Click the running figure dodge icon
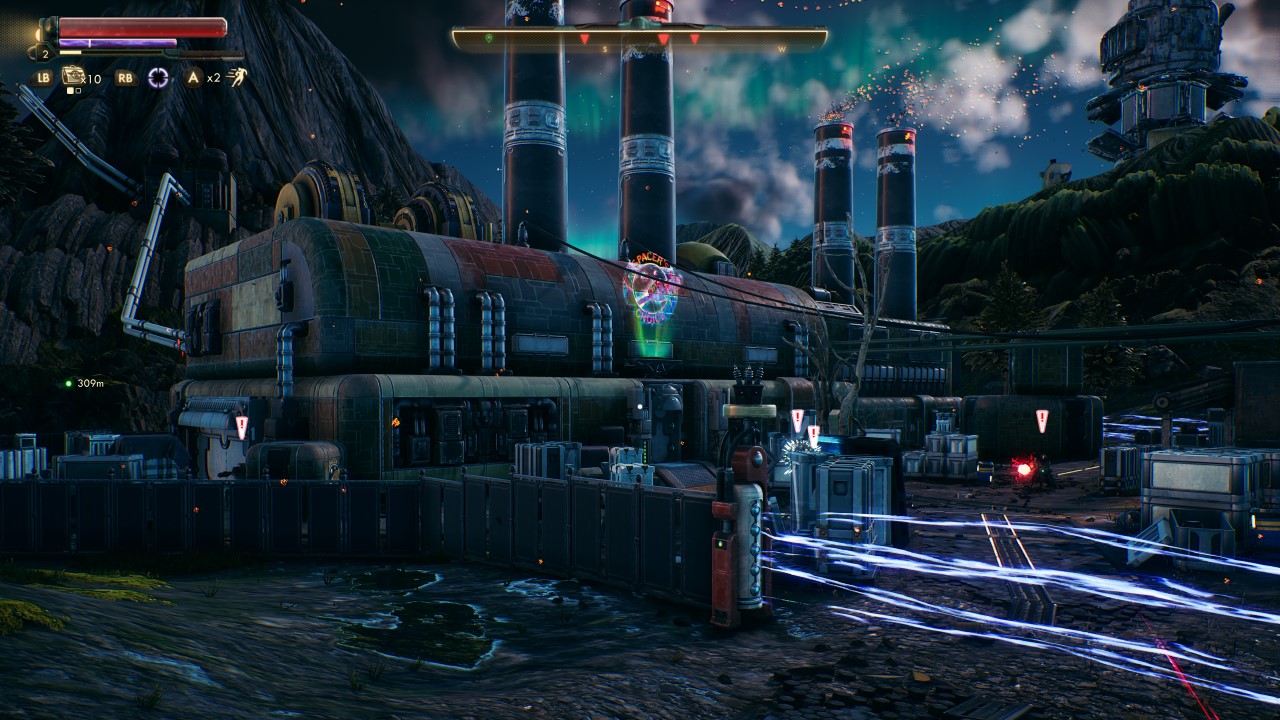 (x=236, y=76)
